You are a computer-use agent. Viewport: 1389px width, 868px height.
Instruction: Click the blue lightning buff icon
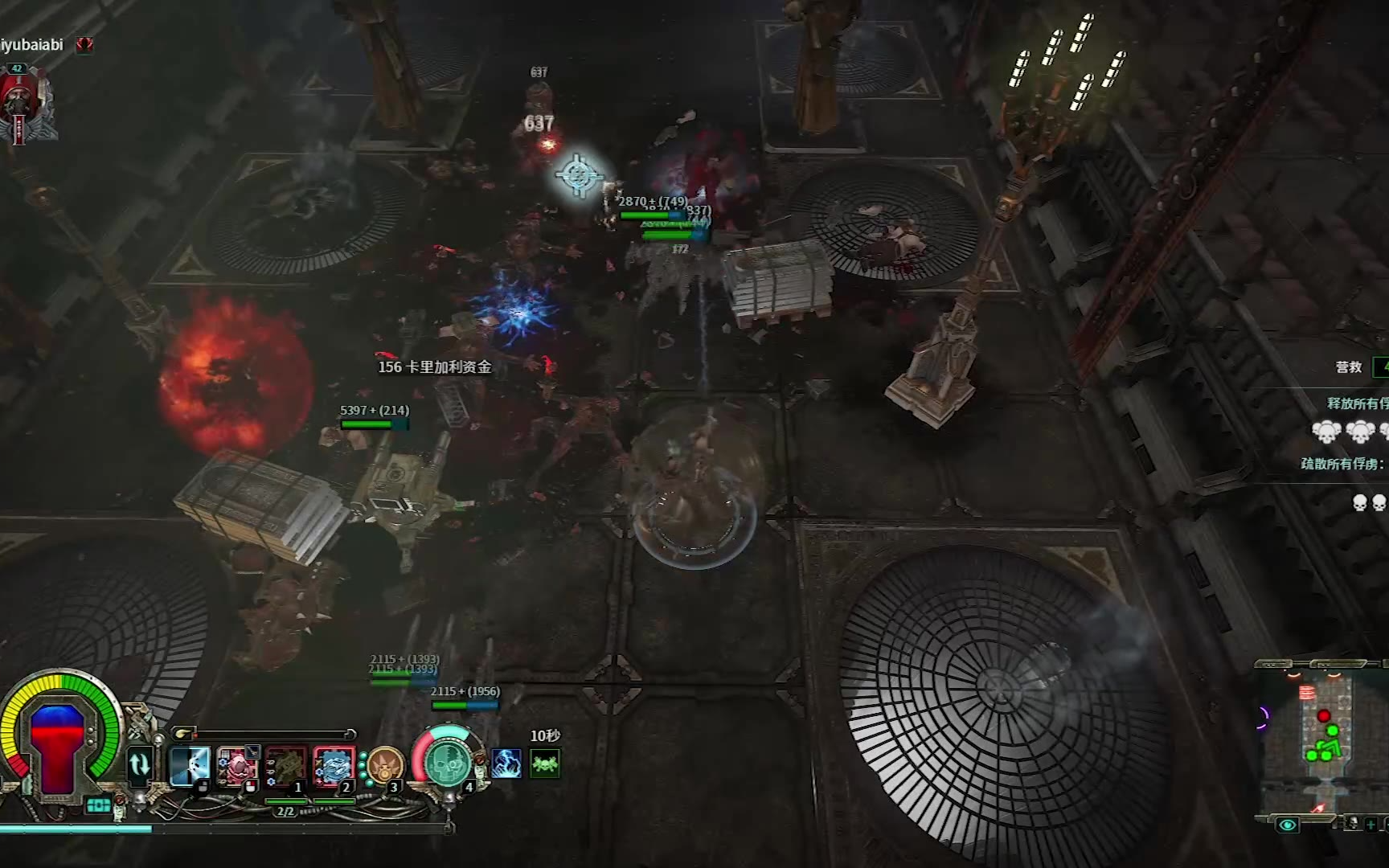(506, 764)
